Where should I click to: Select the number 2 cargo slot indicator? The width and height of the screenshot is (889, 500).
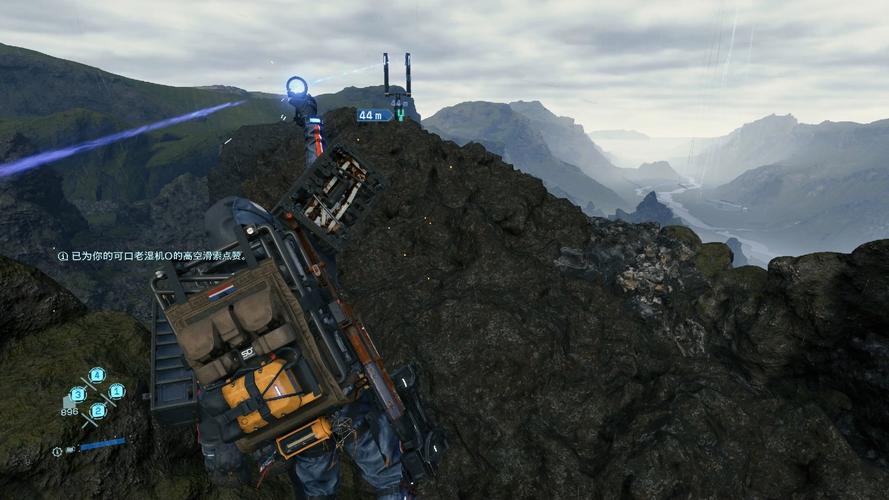(x=97, y=410)
